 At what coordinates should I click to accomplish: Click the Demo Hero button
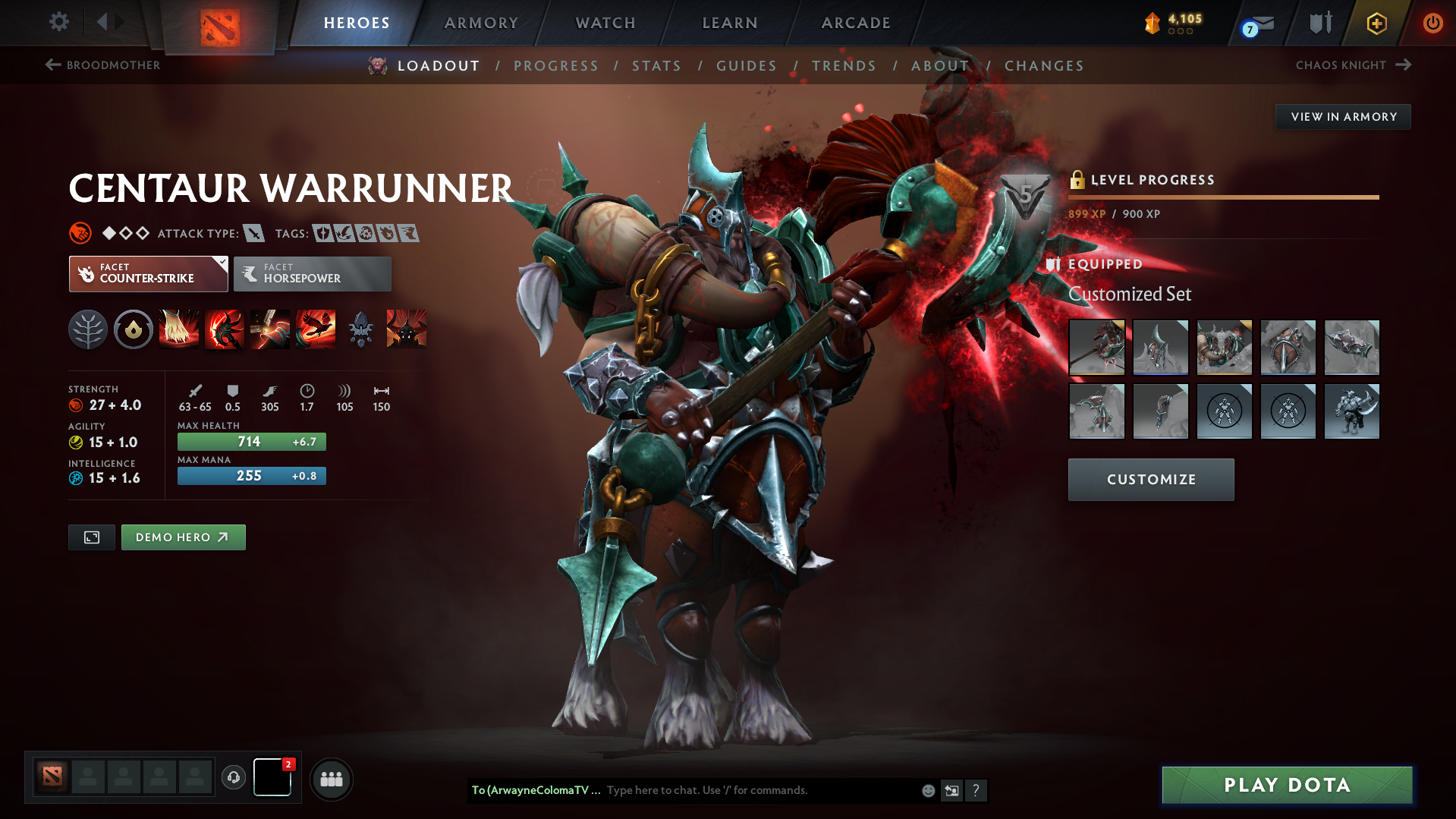[183, 537]
